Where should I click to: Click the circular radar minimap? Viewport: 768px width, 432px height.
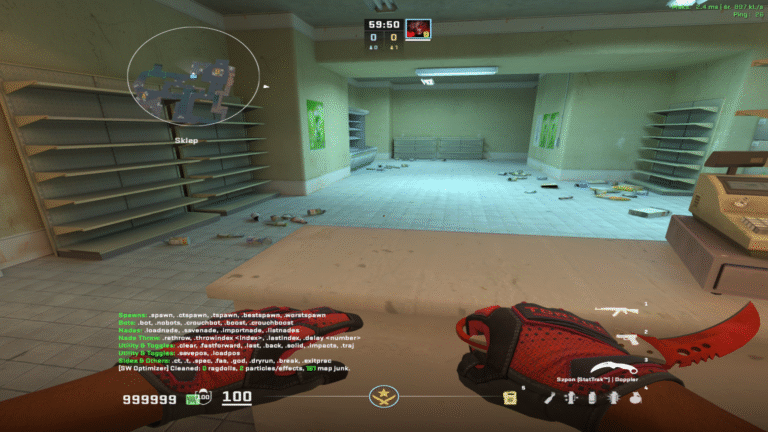pyautogui.click(x=194, y=76)
